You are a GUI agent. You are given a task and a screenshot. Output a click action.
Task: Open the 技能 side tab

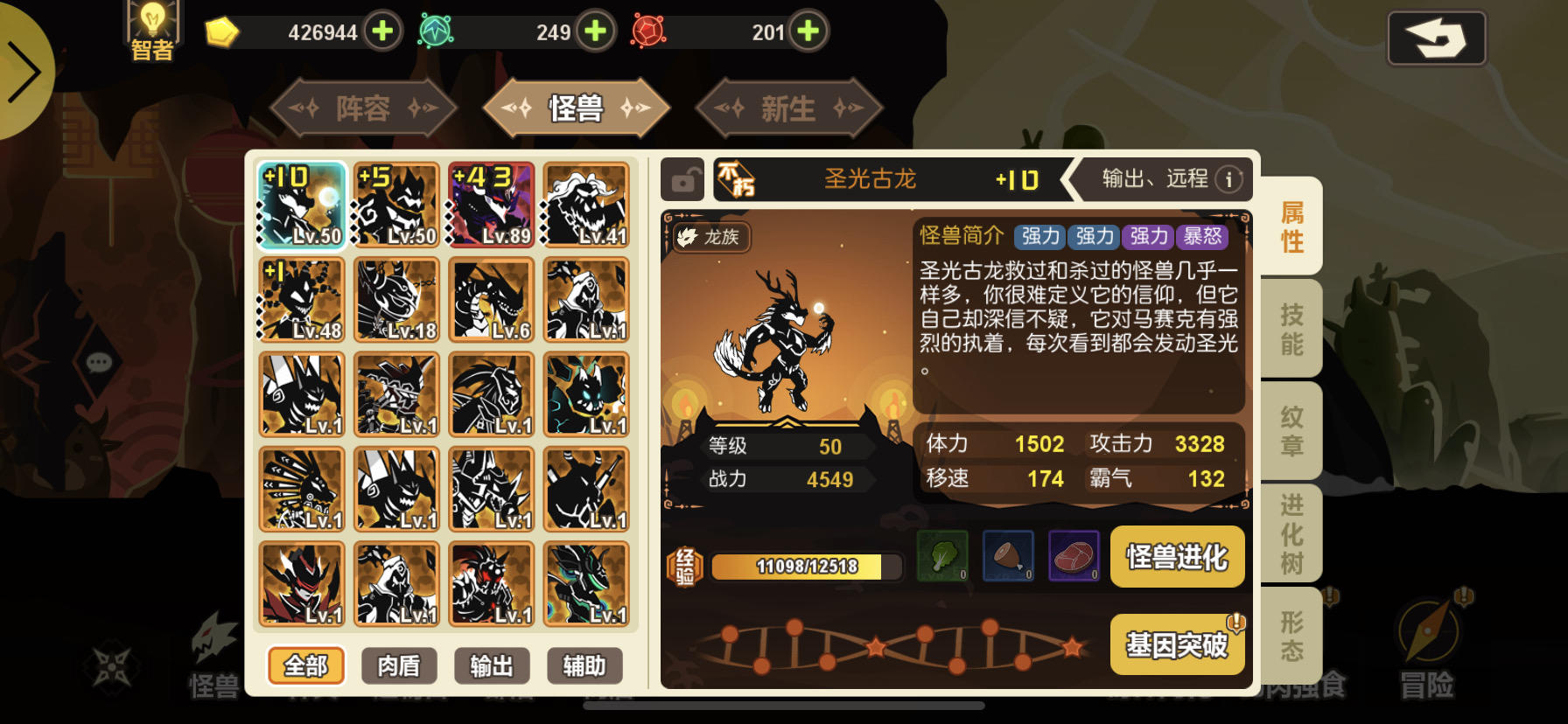coord(1293,329)
